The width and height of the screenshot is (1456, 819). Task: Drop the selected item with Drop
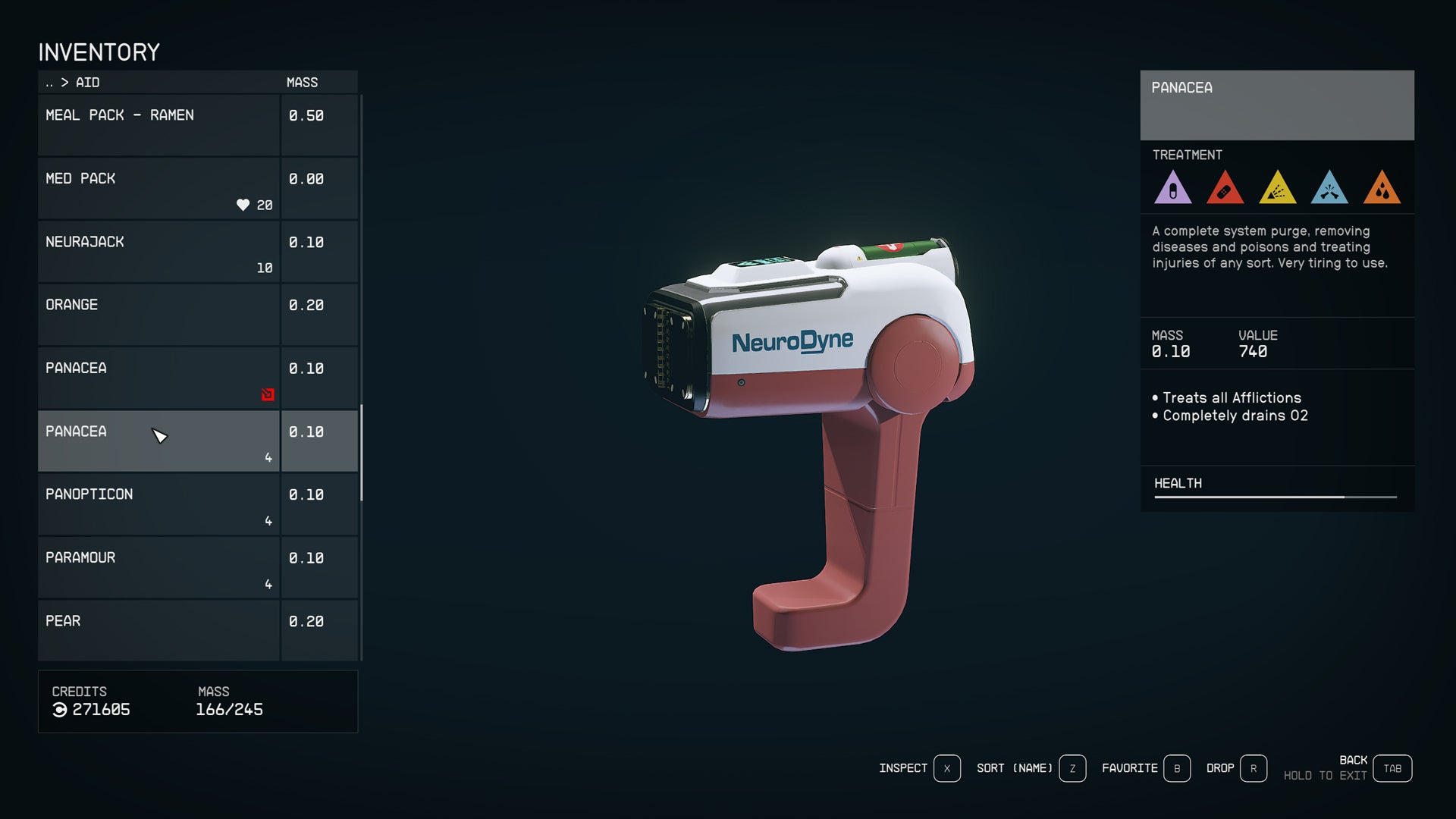coord(1253,768)
